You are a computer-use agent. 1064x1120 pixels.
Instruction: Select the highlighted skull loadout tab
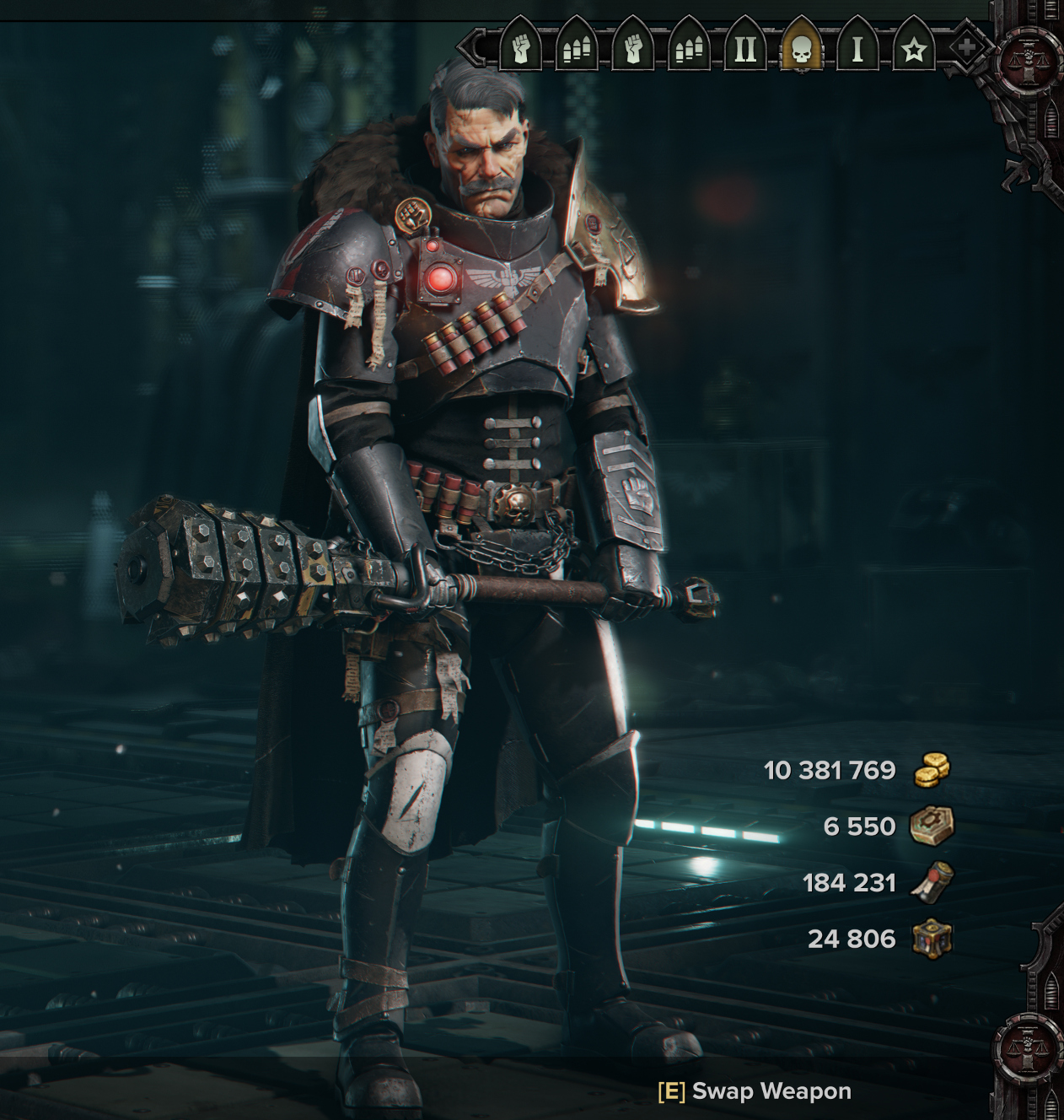coord(802,49)
